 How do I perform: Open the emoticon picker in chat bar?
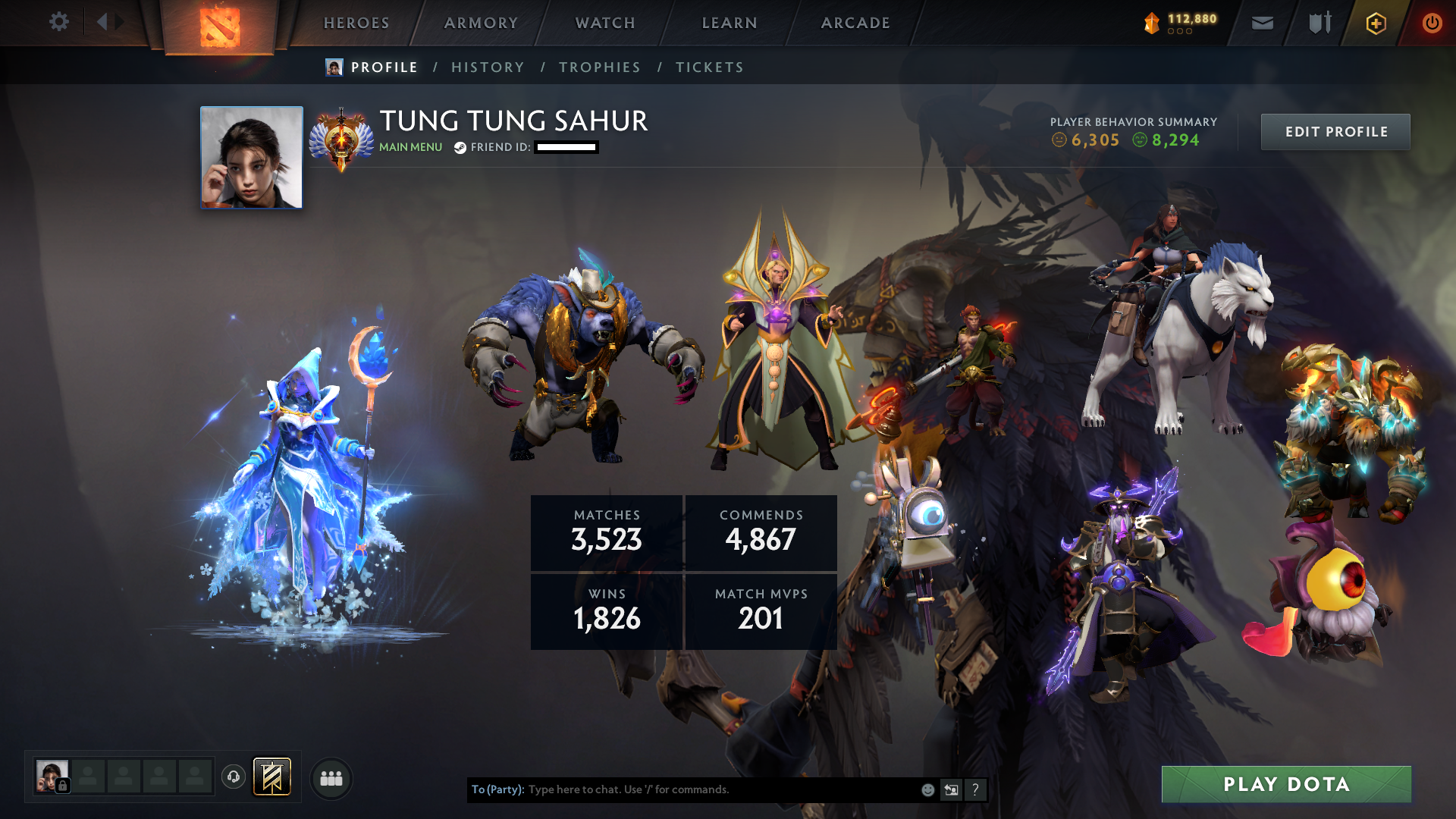(927, 789)
